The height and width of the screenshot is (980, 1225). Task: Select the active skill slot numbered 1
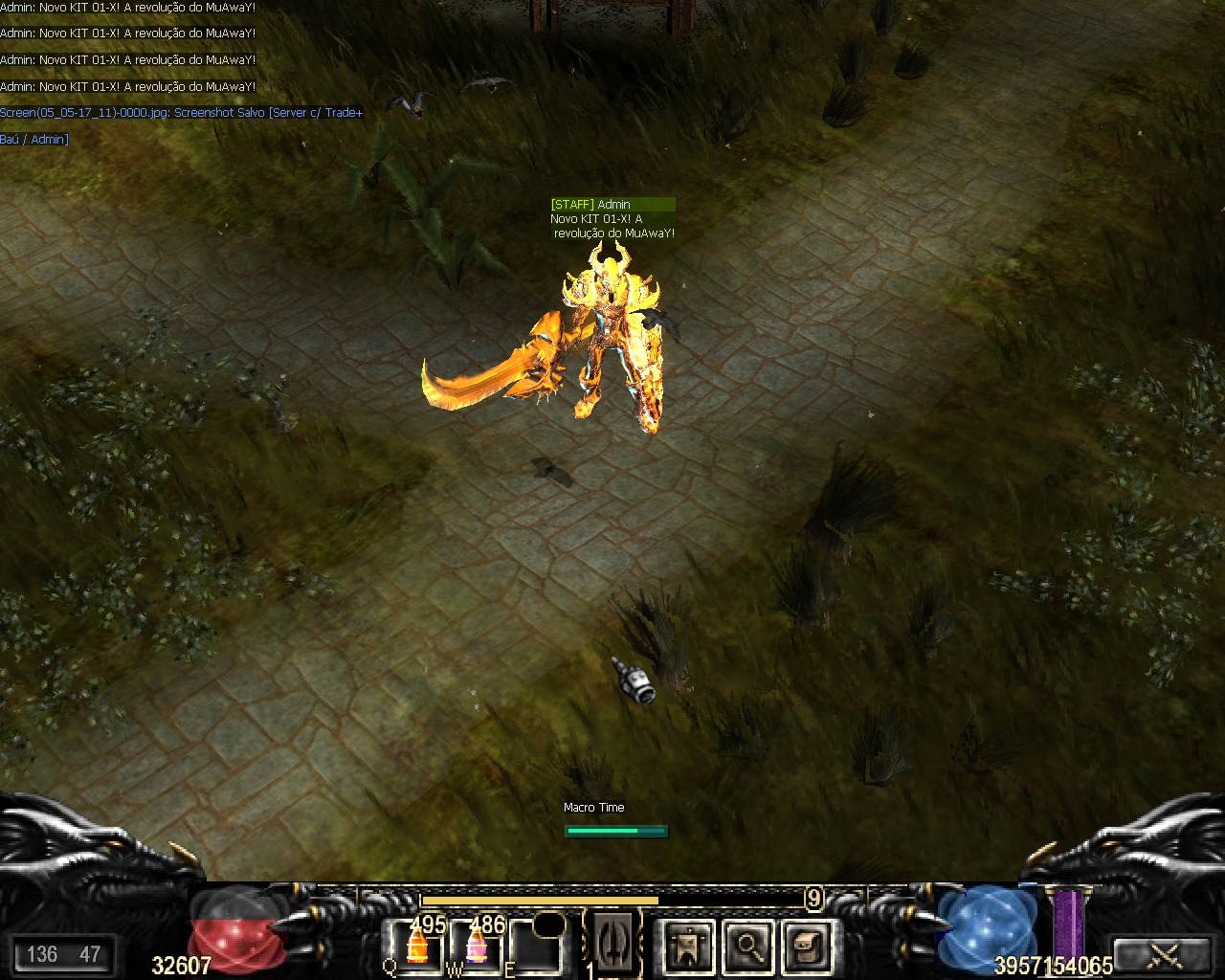coord(612,945)
